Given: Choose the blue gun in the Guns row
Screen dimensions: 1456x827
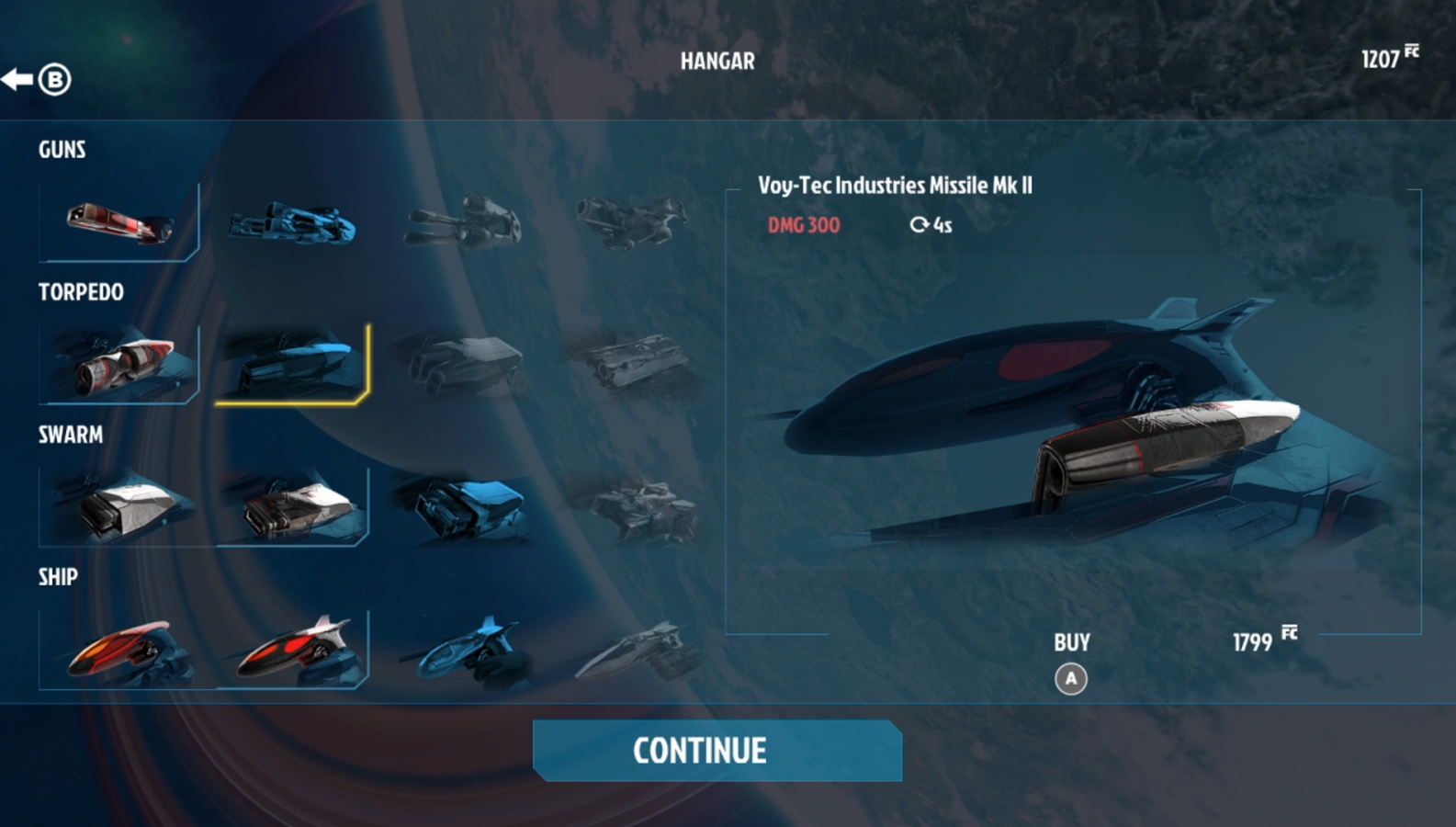Looking at the screenshot, I should tap(292, 223).
